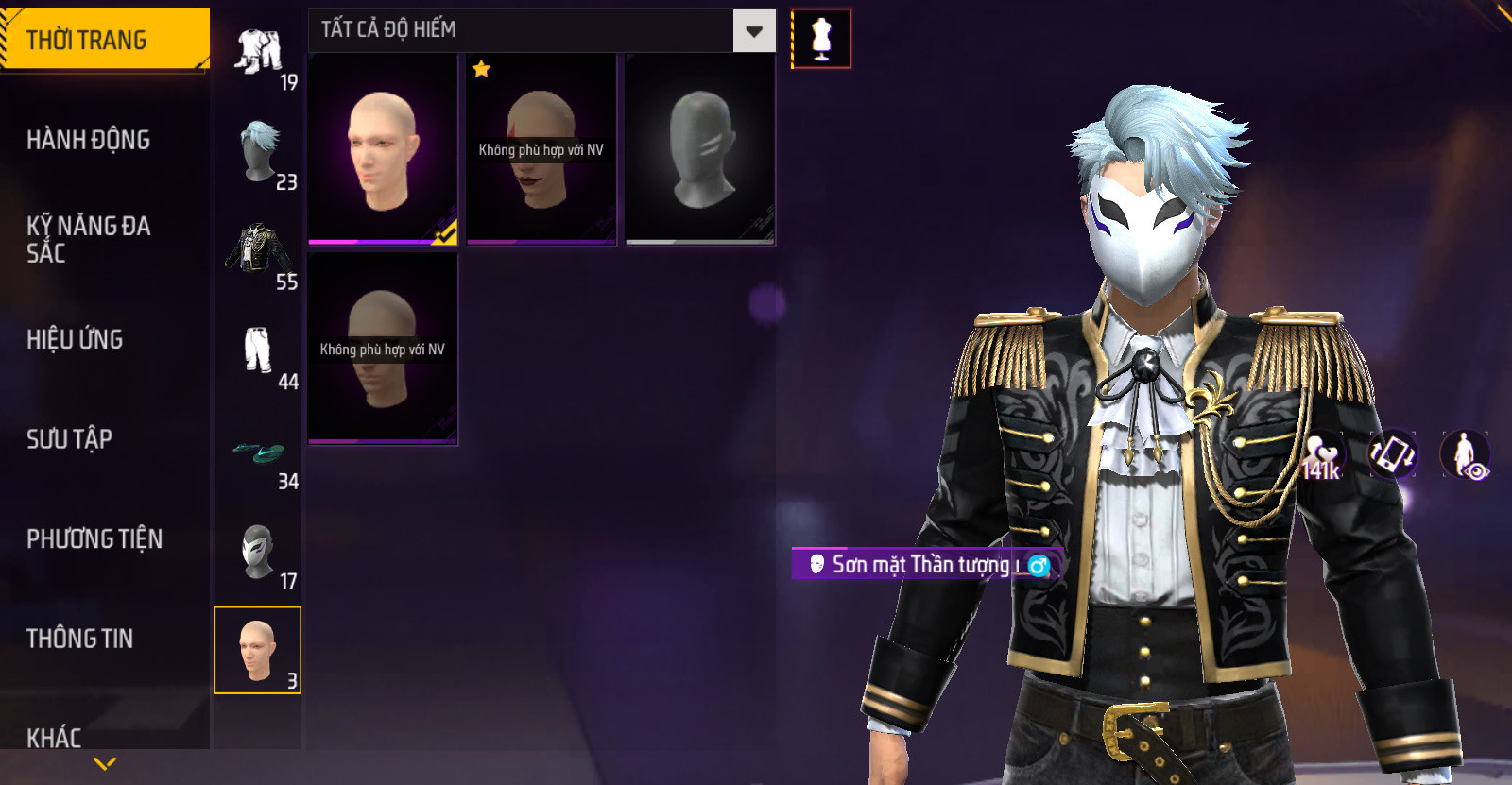Select the face paint category with 3
The image size is (1512, 785).
click(258, 650)
